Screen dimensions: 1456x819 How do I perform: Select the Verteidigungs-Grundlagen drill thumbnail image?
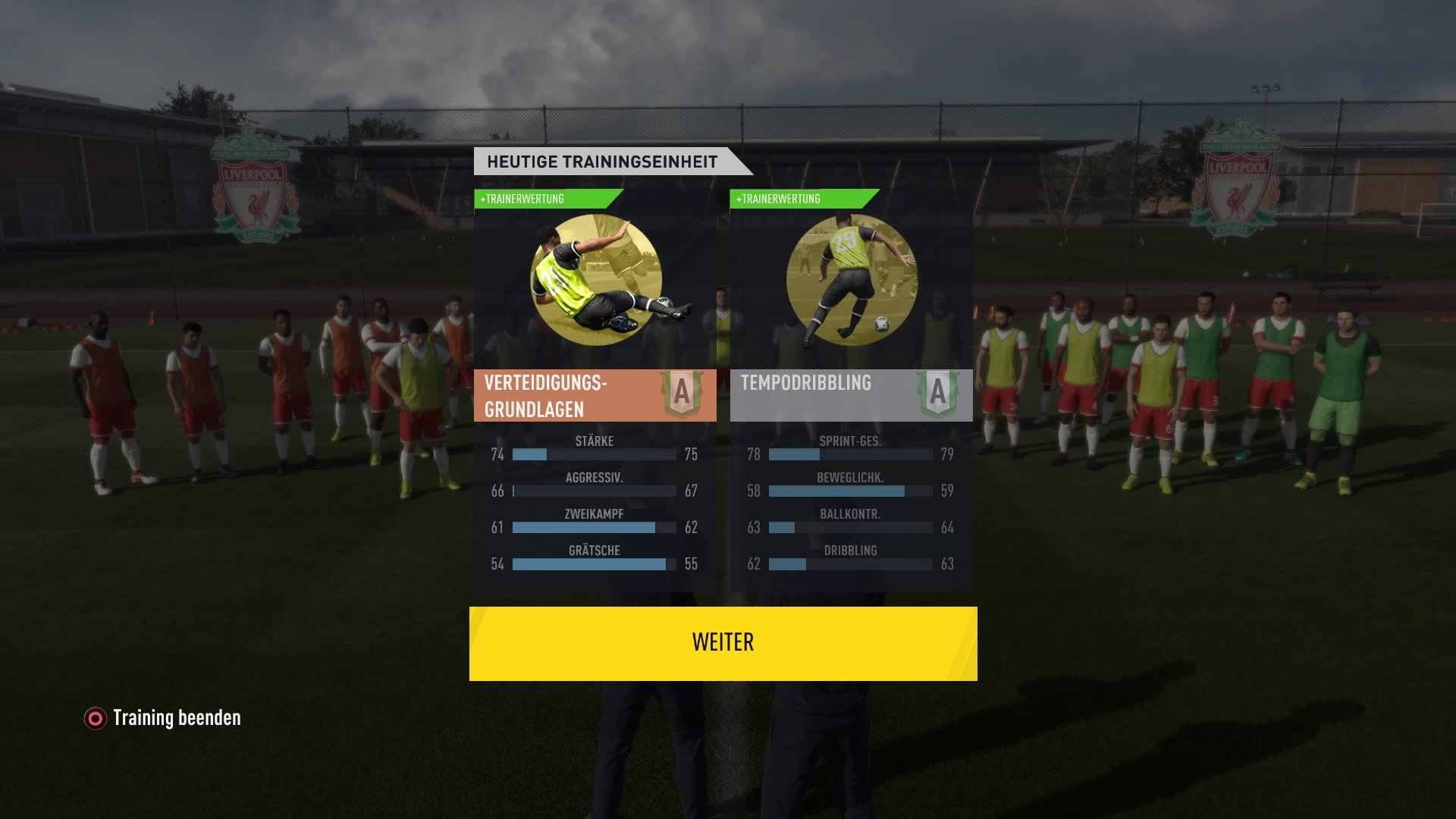pyautogui.click(x=595, y=281)
